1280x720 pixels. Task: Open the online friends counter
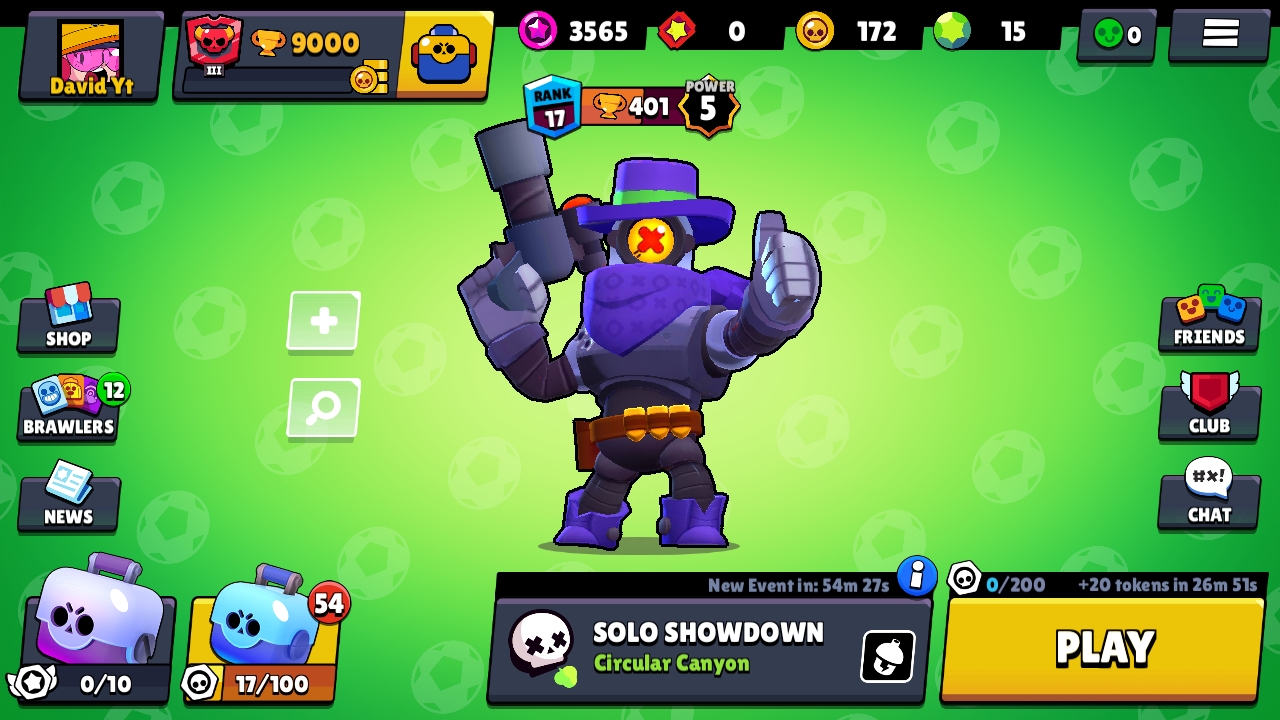coord(1117,35)
